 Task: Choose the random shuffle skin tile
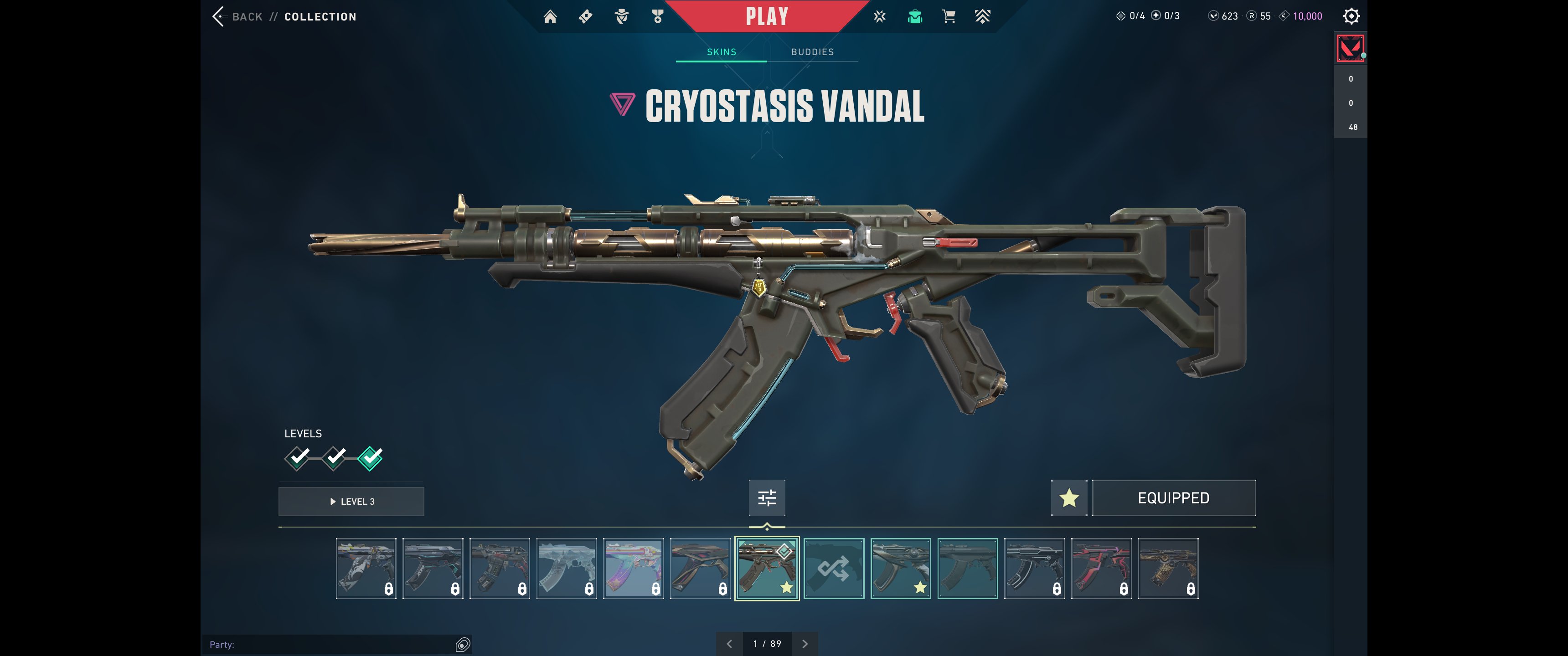point(833,569)
